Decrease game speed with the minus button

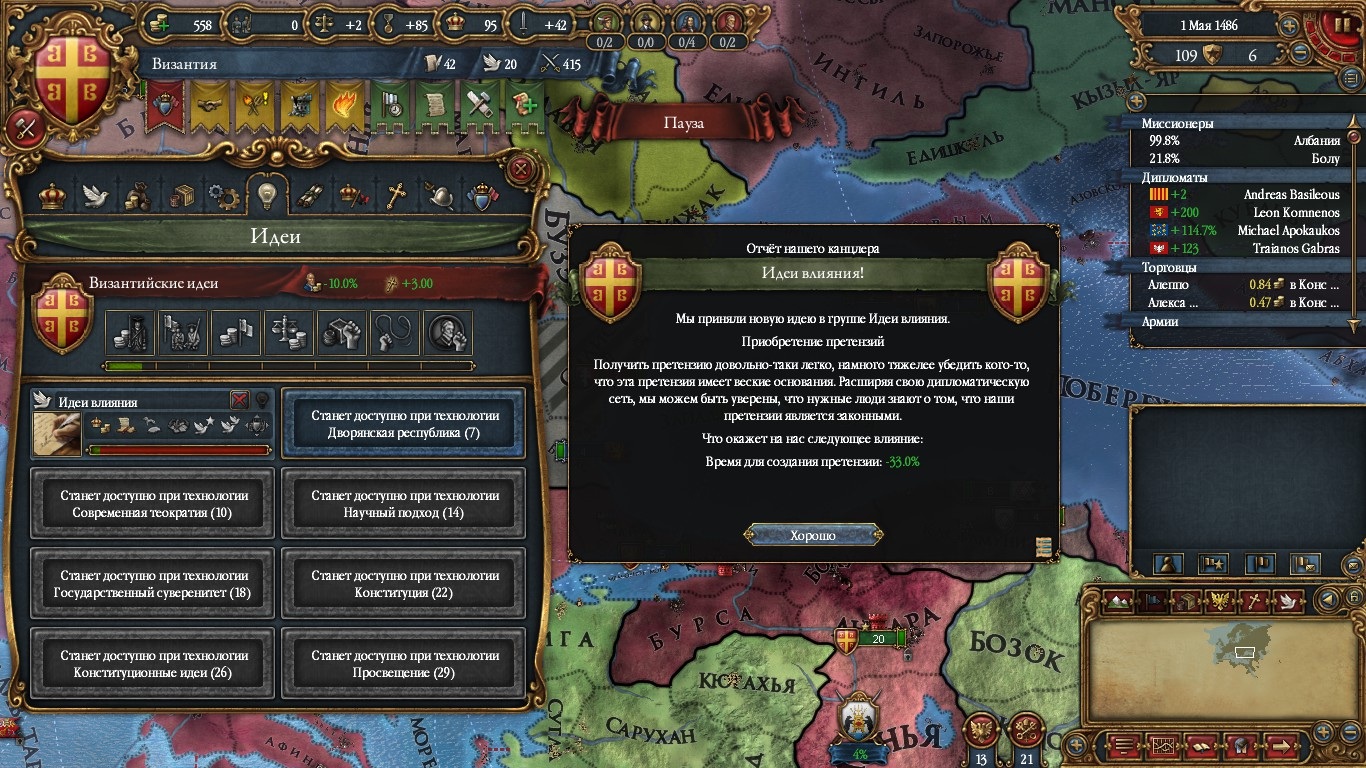click(1300, 55)
